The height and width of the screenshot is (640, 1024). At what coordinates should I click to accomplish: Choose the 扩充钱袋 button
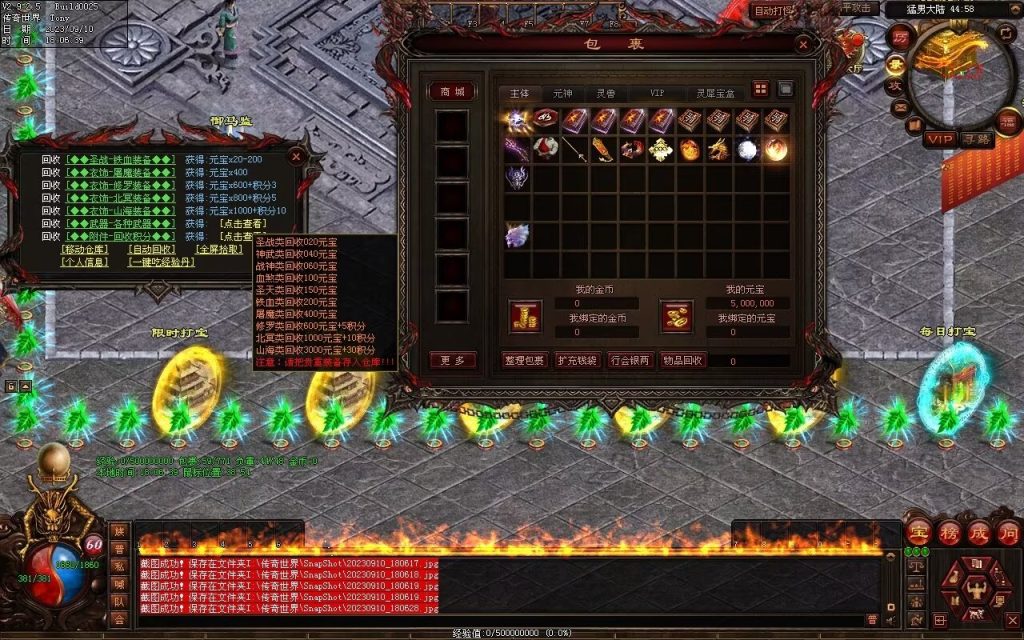(577, 360)
